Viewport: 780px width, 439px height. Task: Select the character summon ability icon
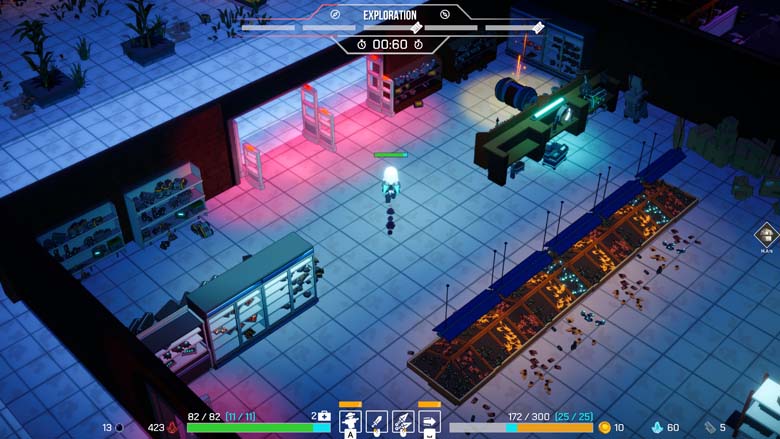tap(351, 421)
